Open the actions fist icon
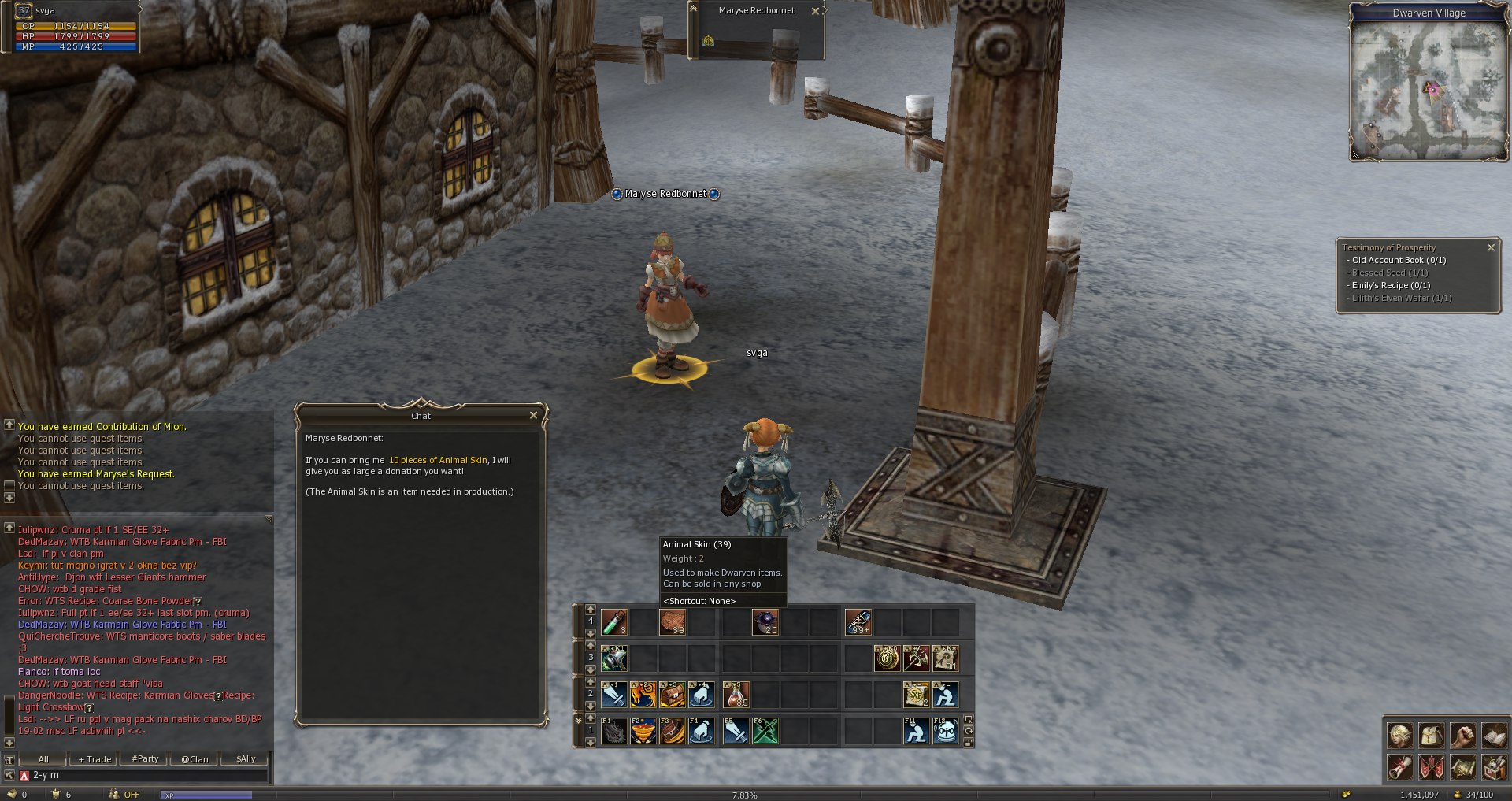 [1462, 736]
